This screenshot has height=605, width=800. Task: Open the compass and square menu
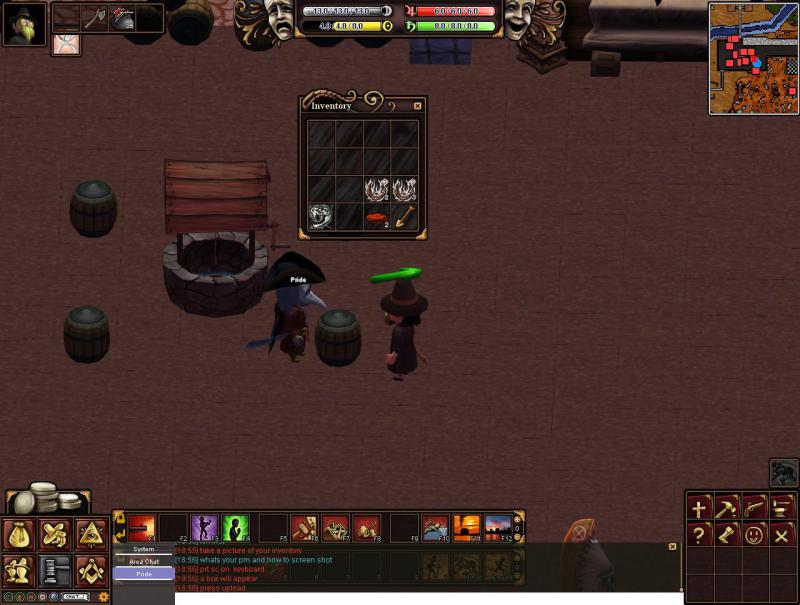(91, 571)
